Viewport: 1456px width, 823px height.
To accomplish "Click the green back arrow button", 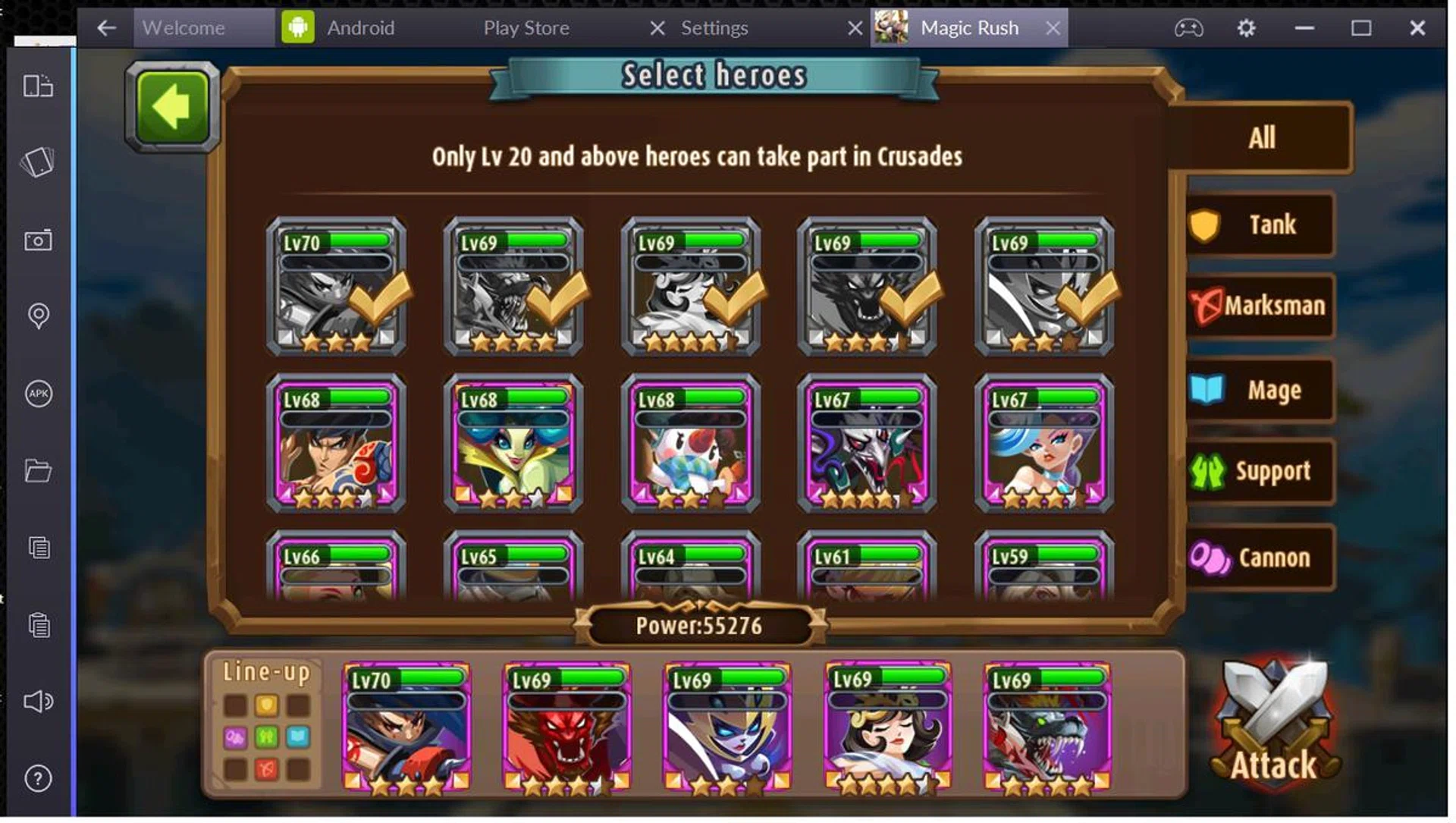I will 172,107.
